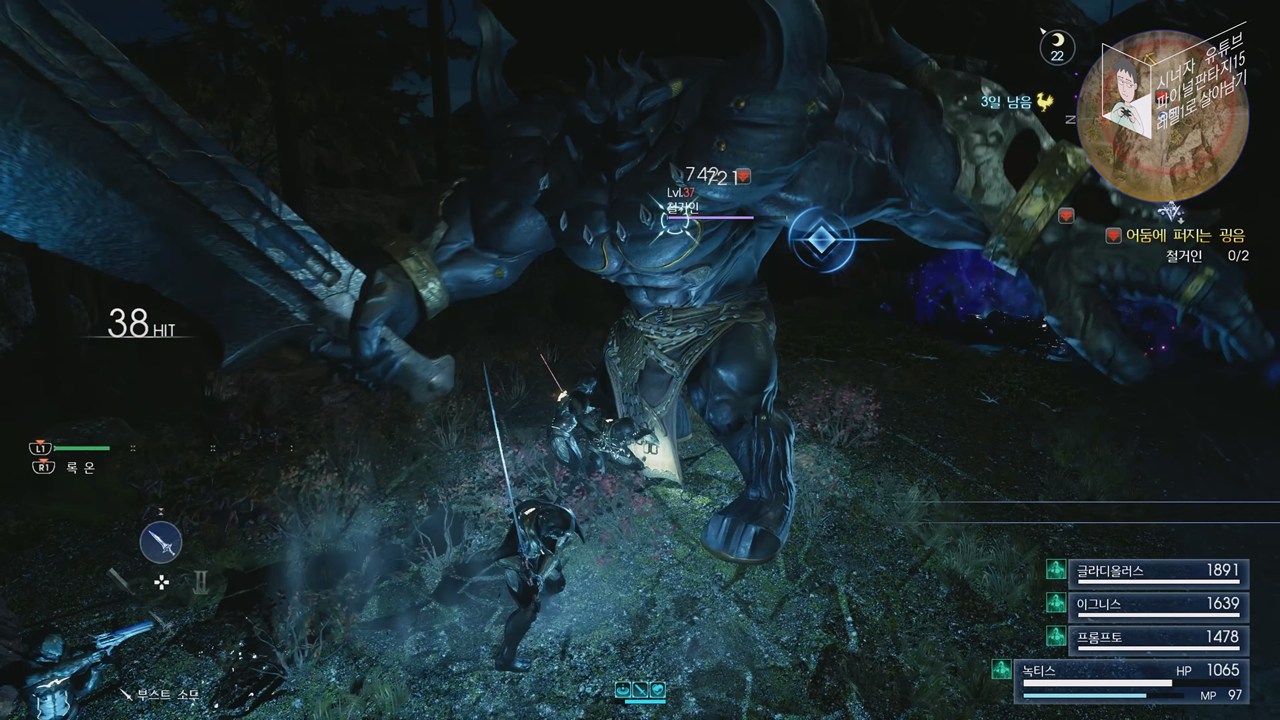This screenshot has height=720, width=1280.
Task: Select the white cross weapon-switch indicator
Action: (161, 582)
